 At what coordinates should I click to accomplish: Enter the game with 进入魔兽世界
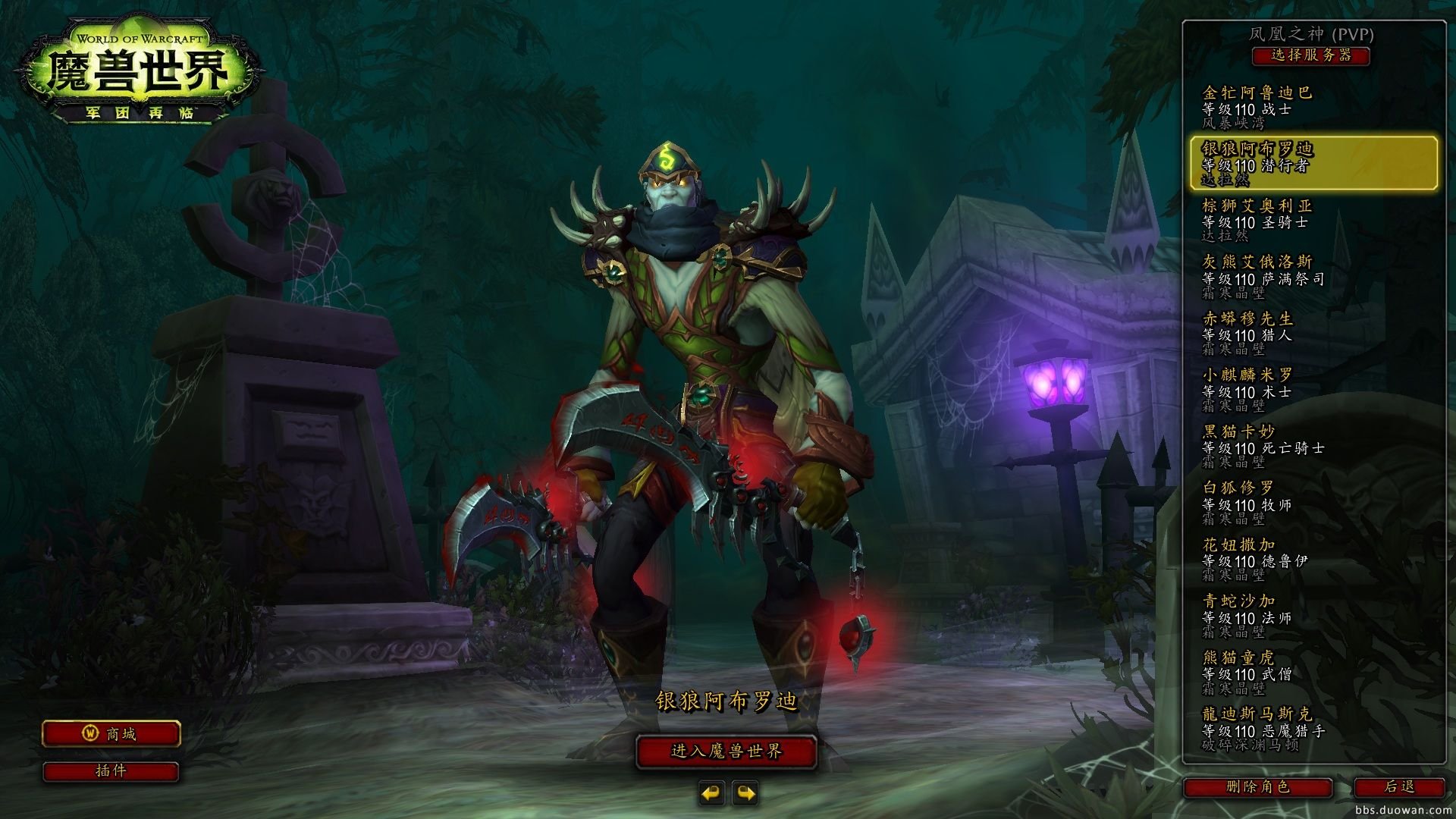tap(726, 752)
